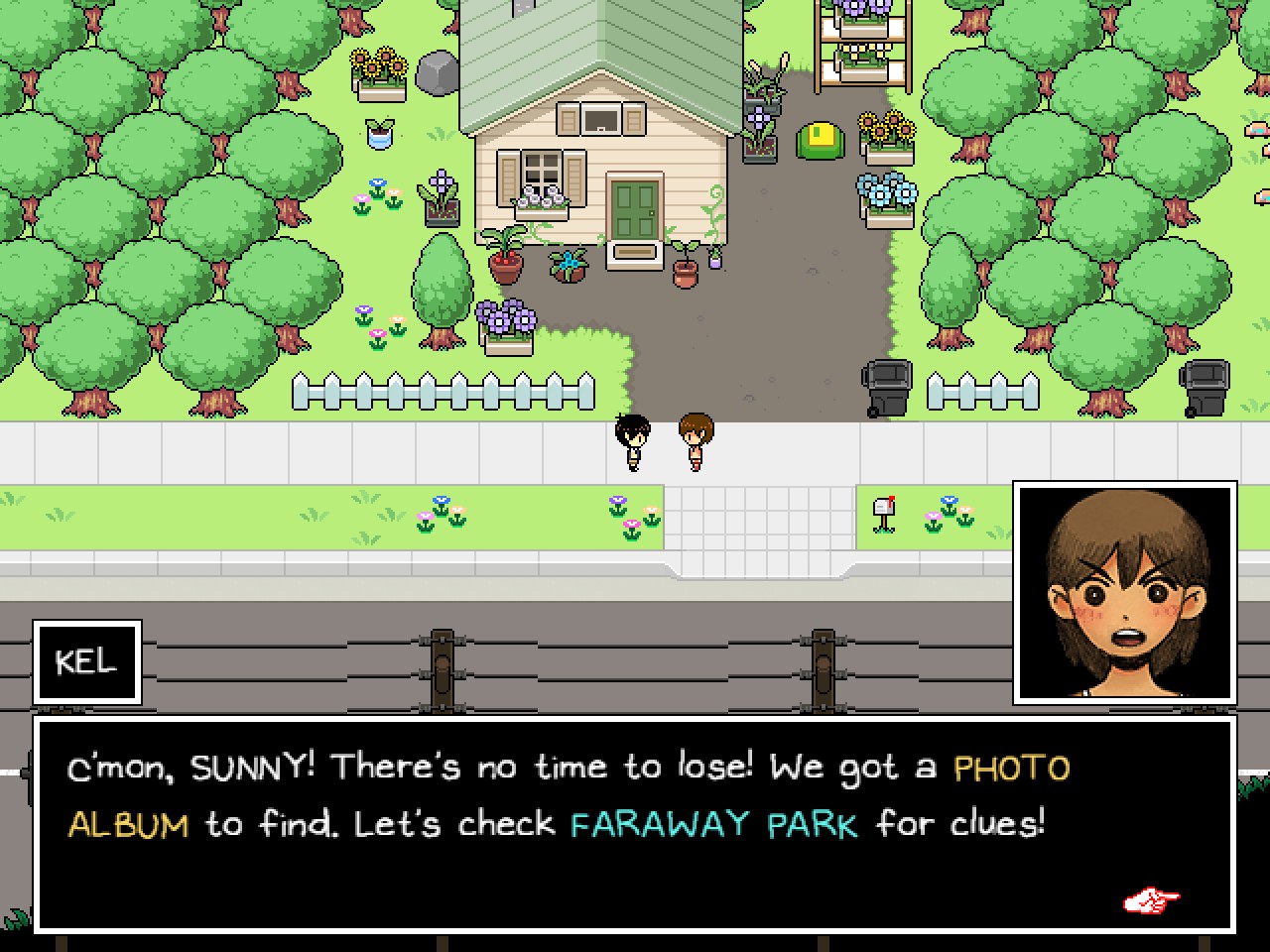Click Kel's portrait in the dialogue box
The height and width of the screenshot is (952, 1270).
(1124, 591)
